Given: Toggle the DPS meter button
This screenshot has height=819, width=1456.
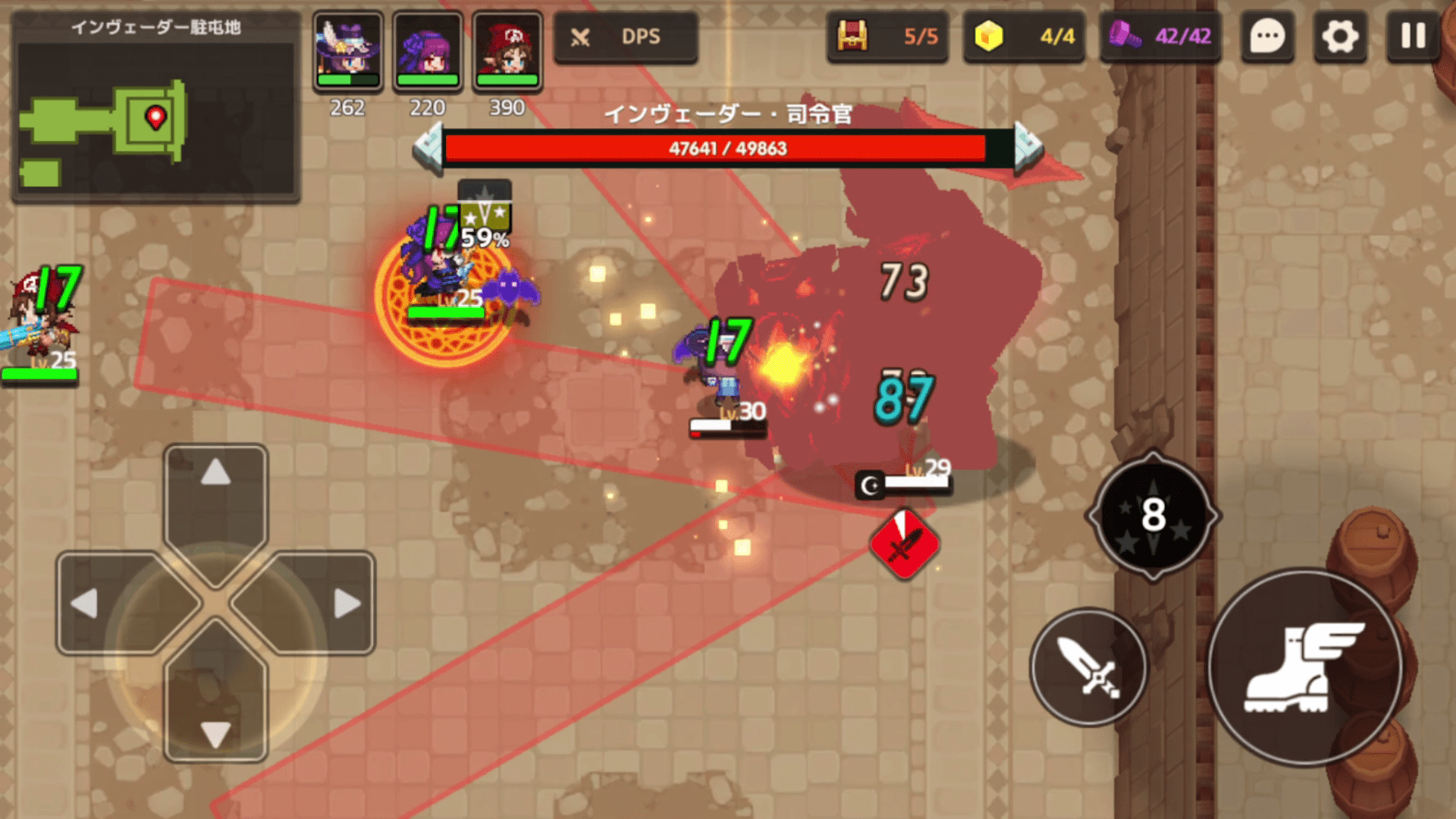Looking at the screenshot, I should [x=626, y=36].
